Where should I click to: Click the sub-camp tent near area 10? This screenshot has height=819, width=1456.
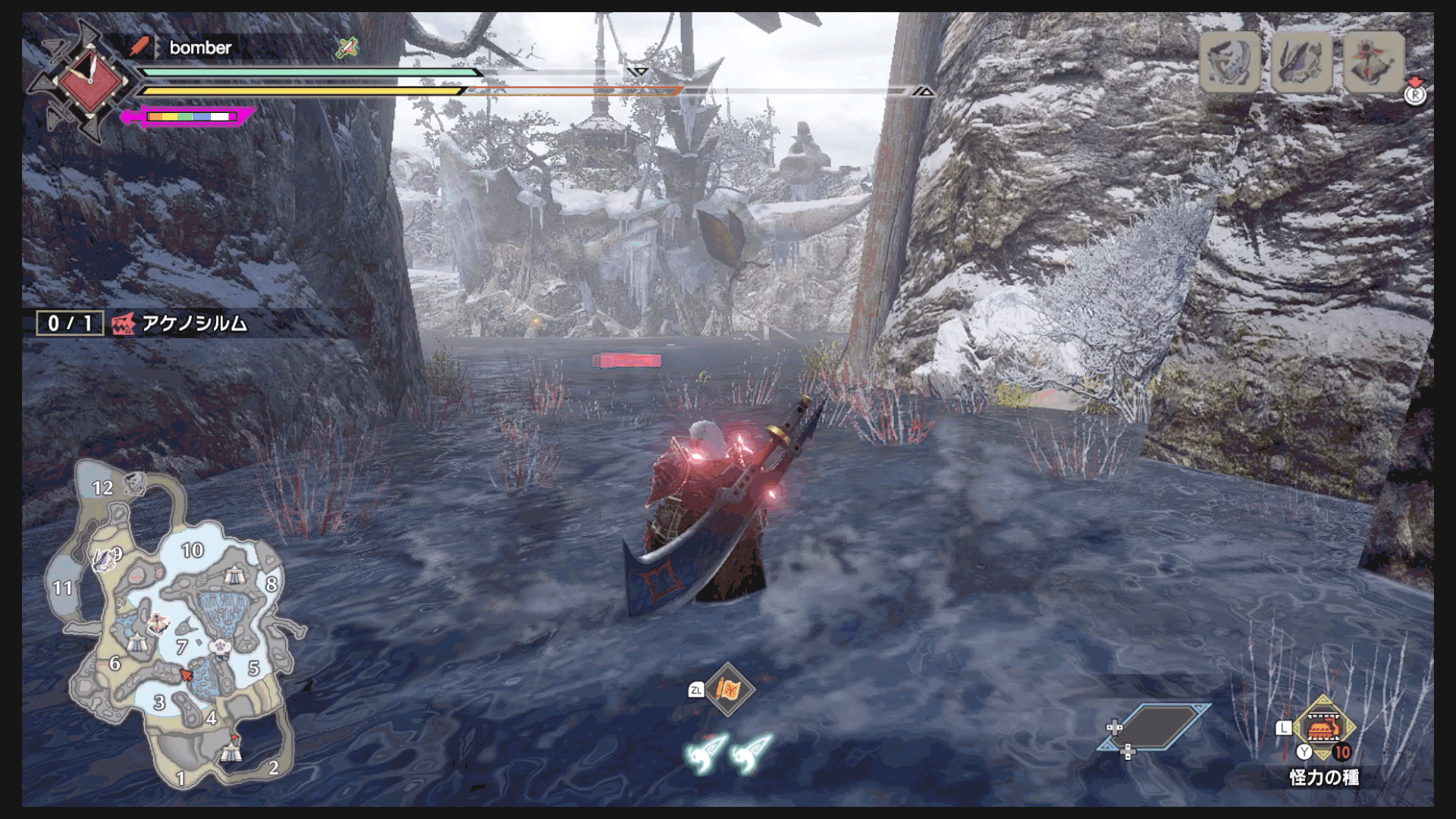click(x=235, y=574)
